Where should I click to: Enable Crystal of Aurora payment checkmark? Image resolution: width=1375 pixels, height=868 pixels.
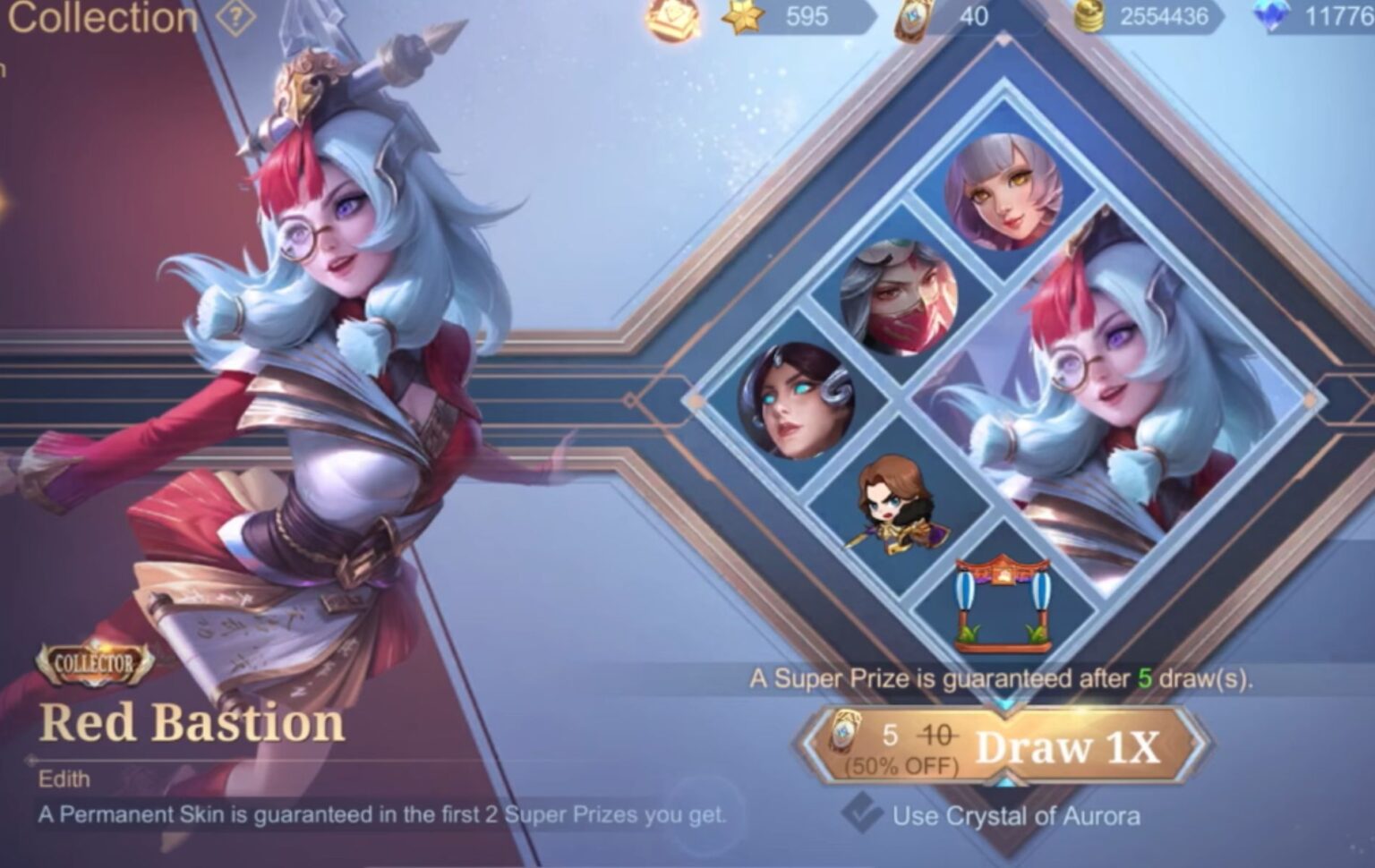point(860,815)
